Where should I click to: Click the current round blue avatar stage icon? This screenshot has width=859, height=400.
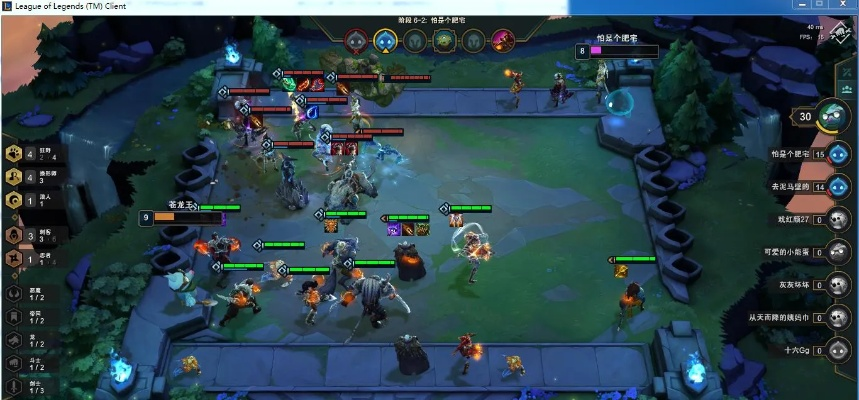click(x=385, y=41)
